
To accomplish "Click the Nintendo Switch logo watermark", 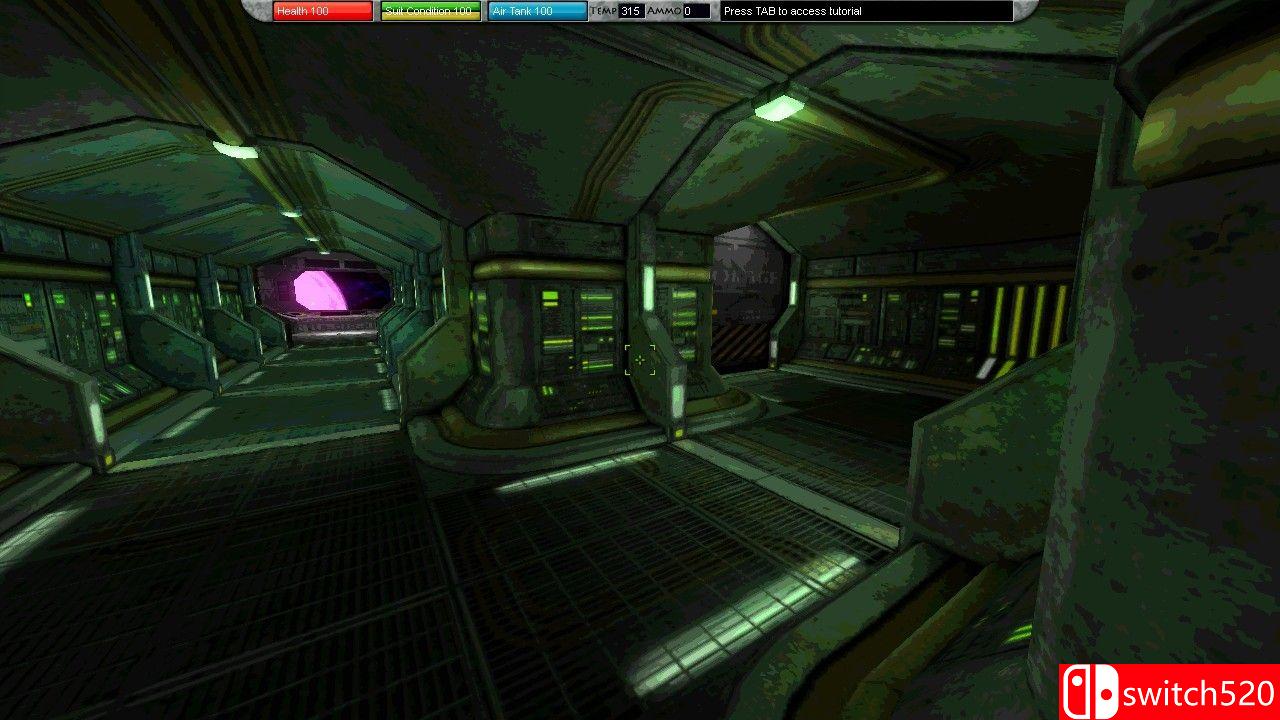I will (1091, 688).
